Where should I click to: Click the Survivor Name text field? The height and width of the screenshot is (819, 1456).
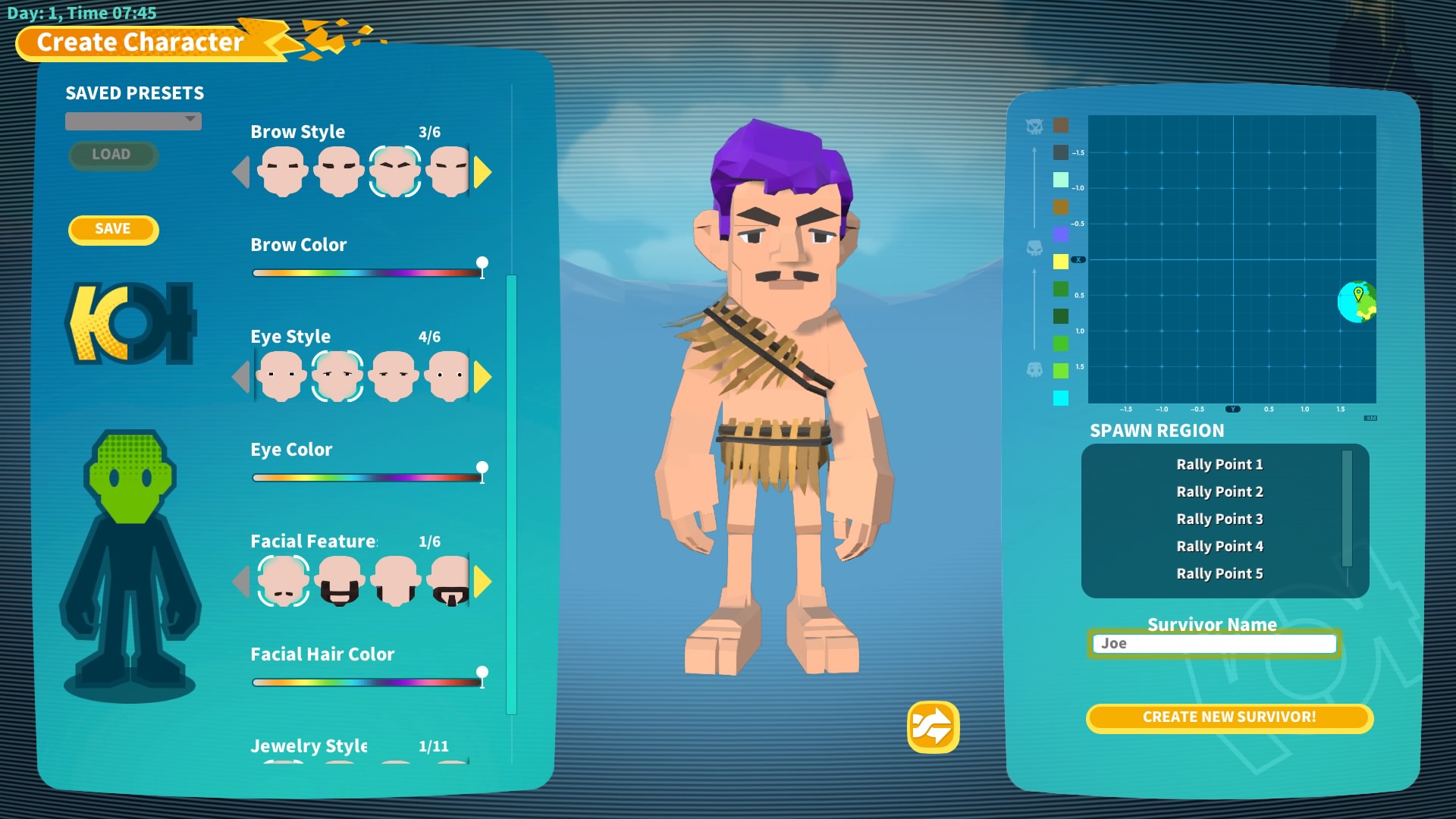(x=1214, y=644)
